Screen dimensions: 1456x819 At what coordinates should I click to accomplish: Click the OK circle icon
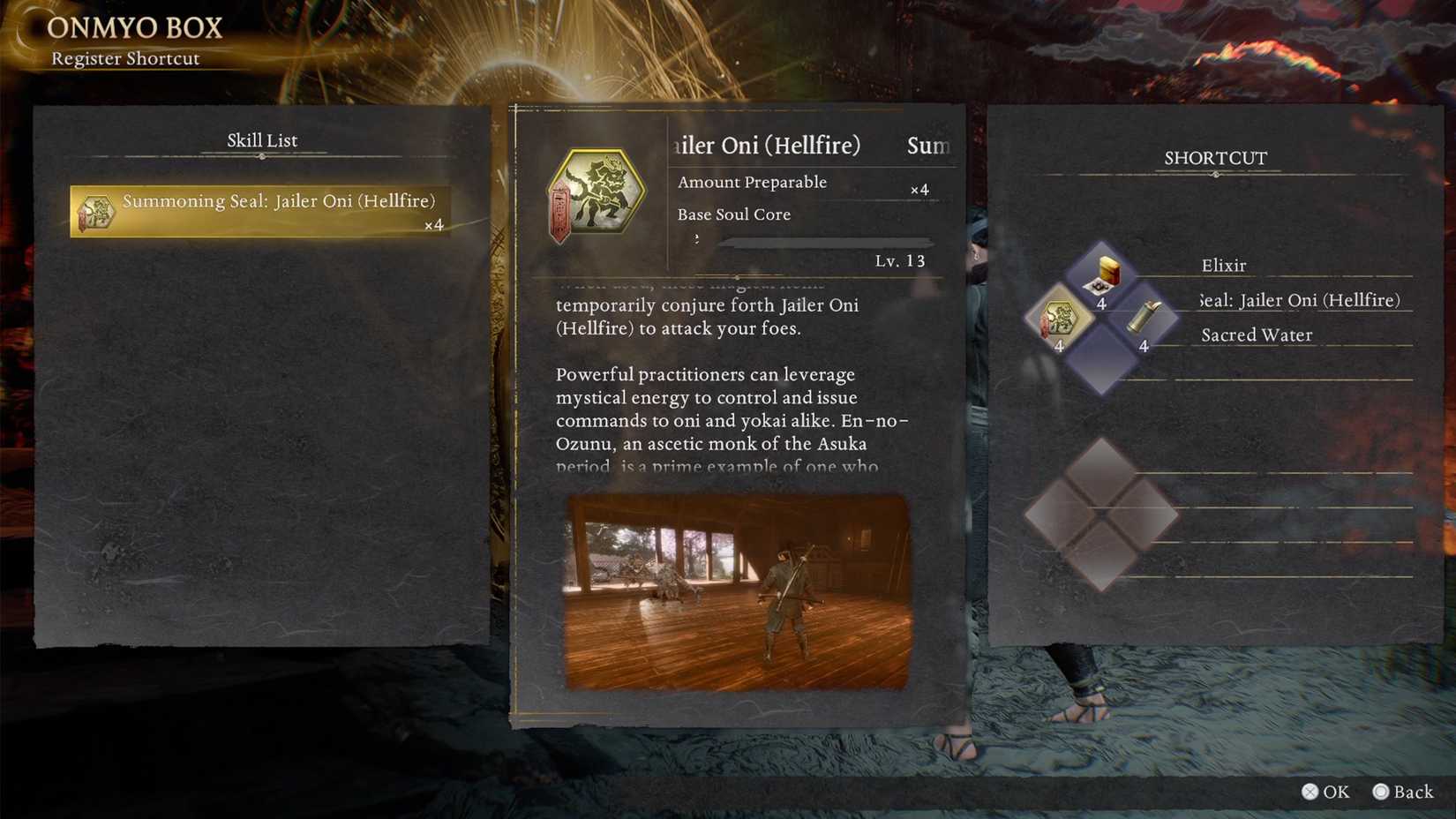(x=1312, y=792)
